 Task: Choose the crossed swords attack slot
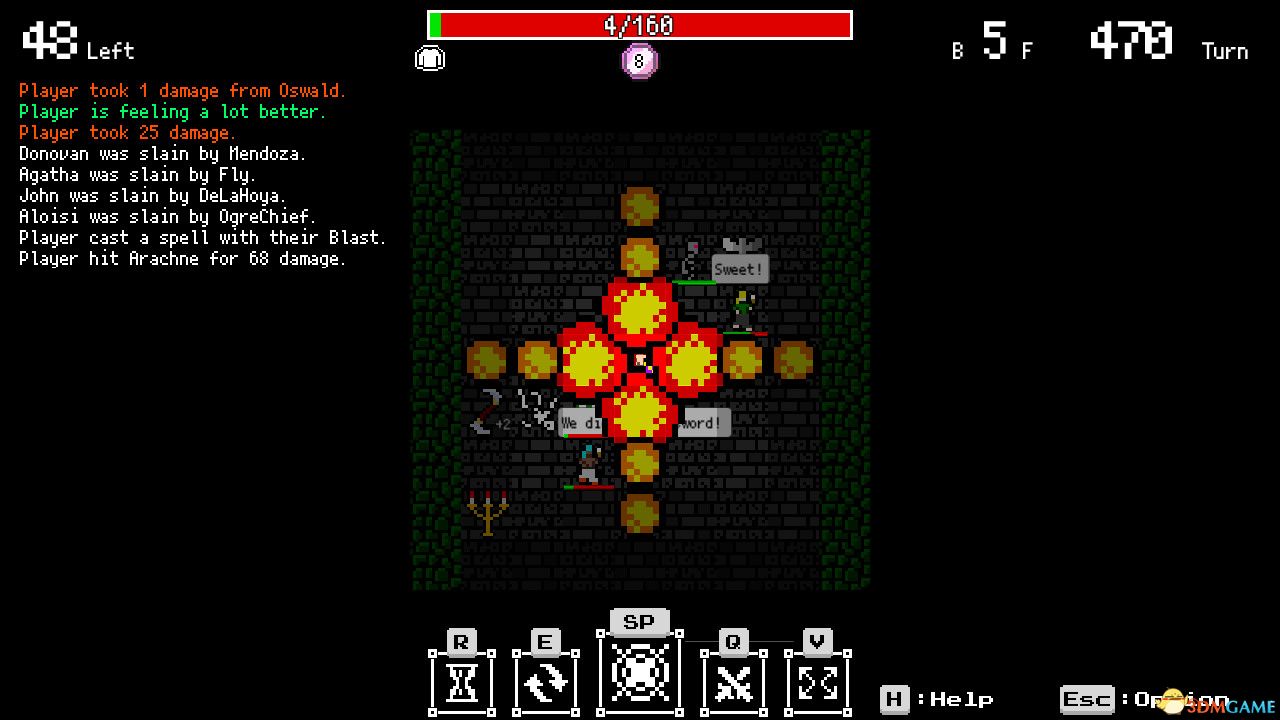tap(733, 681)
